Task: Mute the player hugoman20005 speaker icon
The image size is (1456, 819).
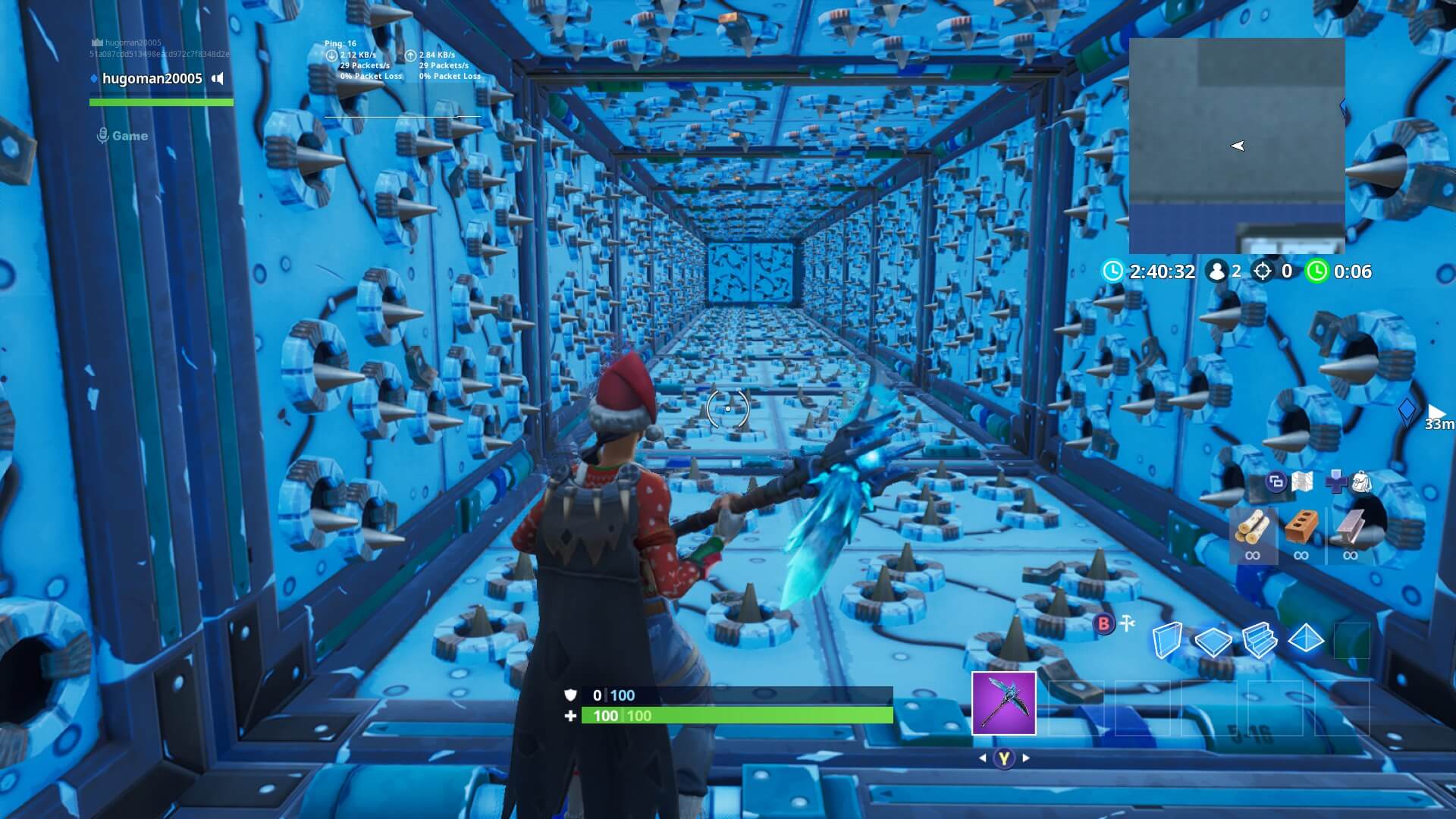Action: 218,79
